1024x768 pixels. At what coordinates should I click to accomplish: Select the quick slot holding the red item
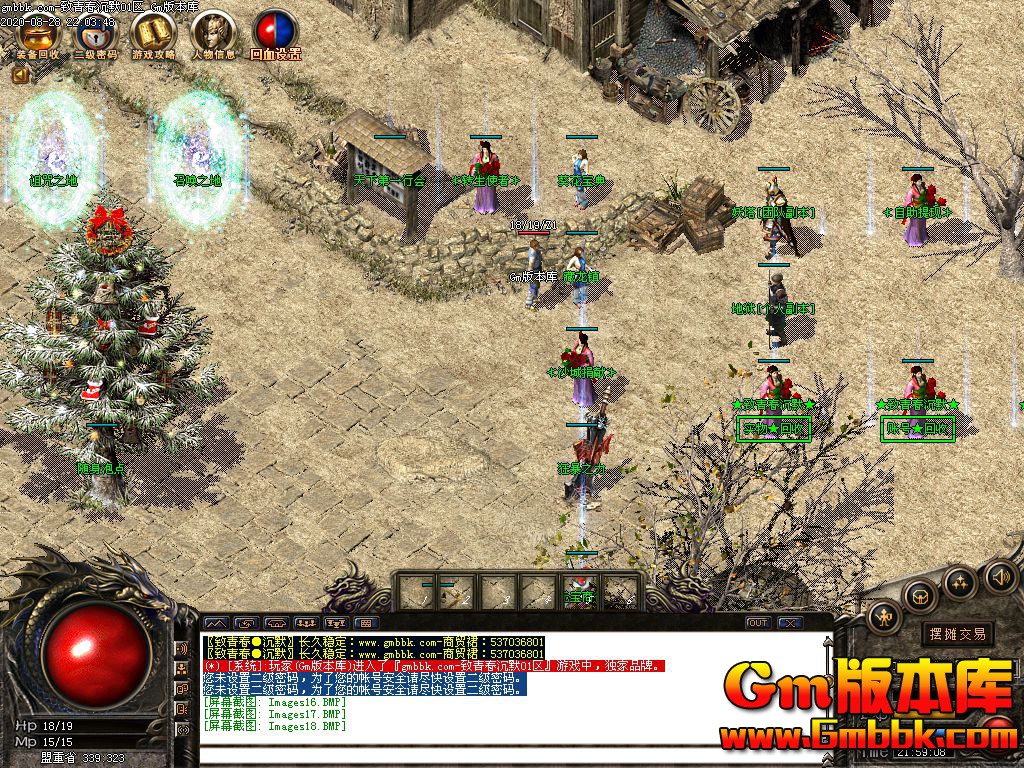[x=580, y=592]
